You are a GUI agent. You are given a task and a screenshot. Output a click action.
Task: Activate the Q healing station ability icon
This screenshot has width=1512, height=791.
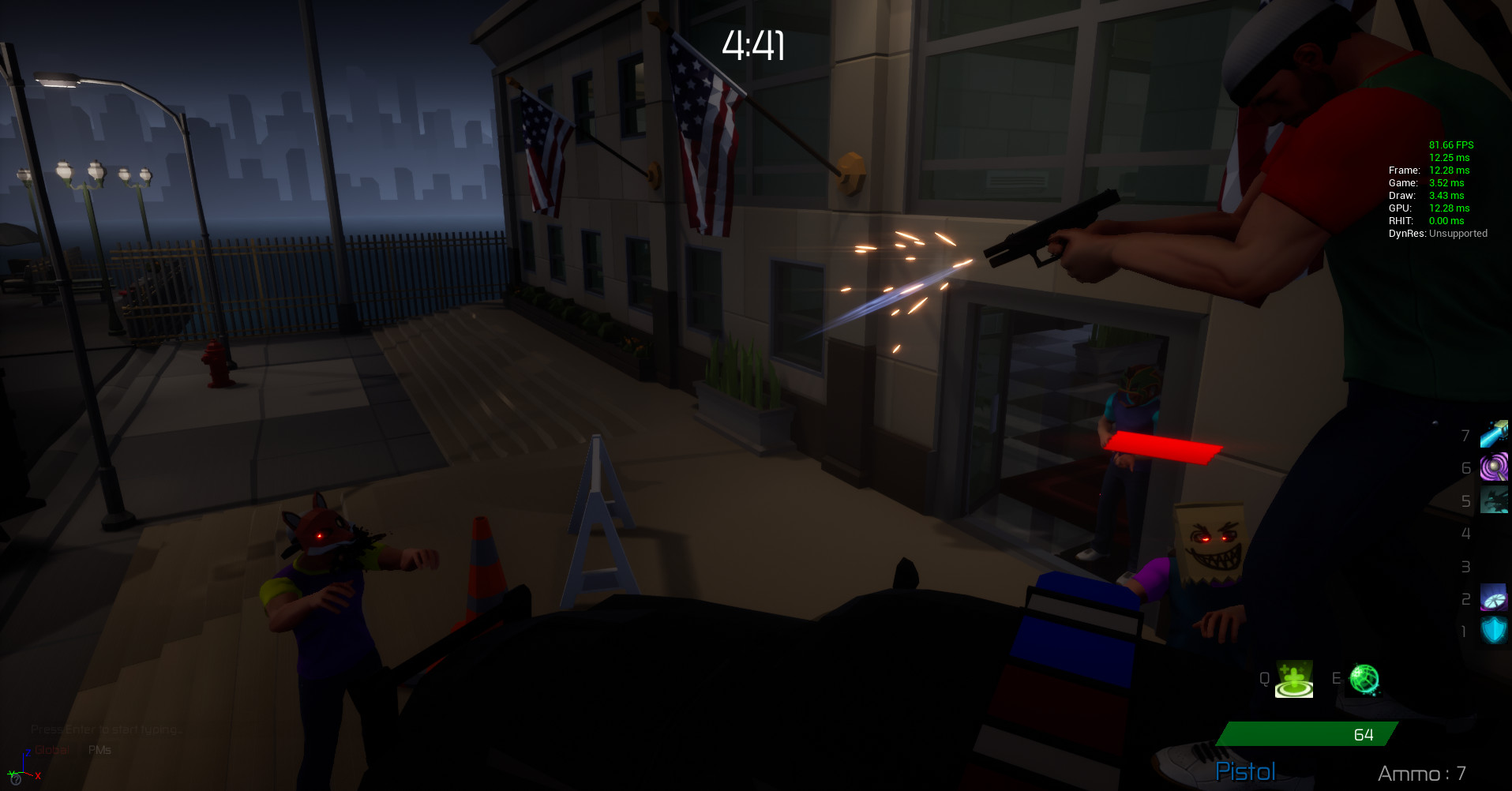1293,680
